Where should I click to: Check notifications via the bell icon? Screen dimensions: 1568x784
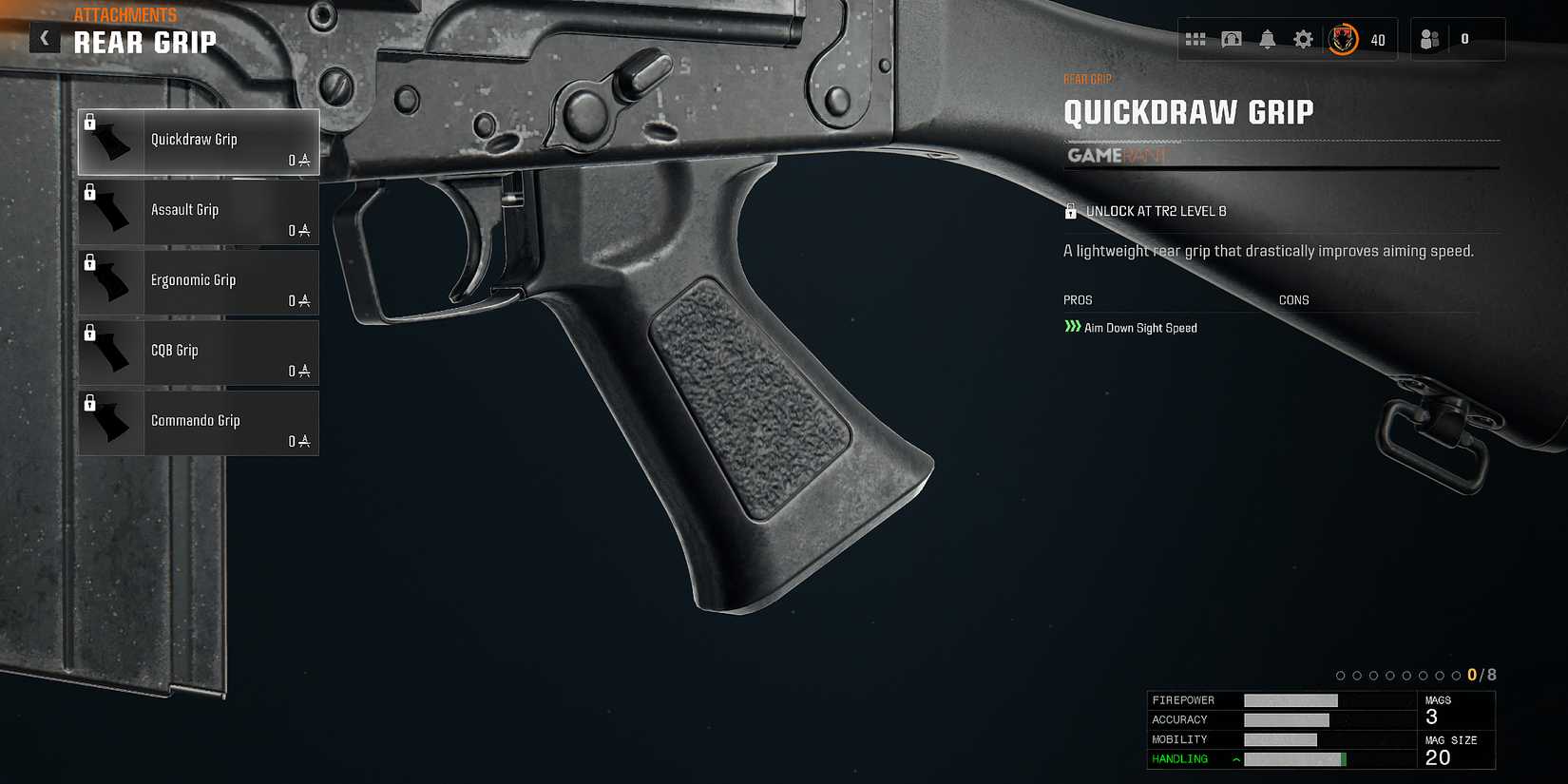coord(1267,40)
